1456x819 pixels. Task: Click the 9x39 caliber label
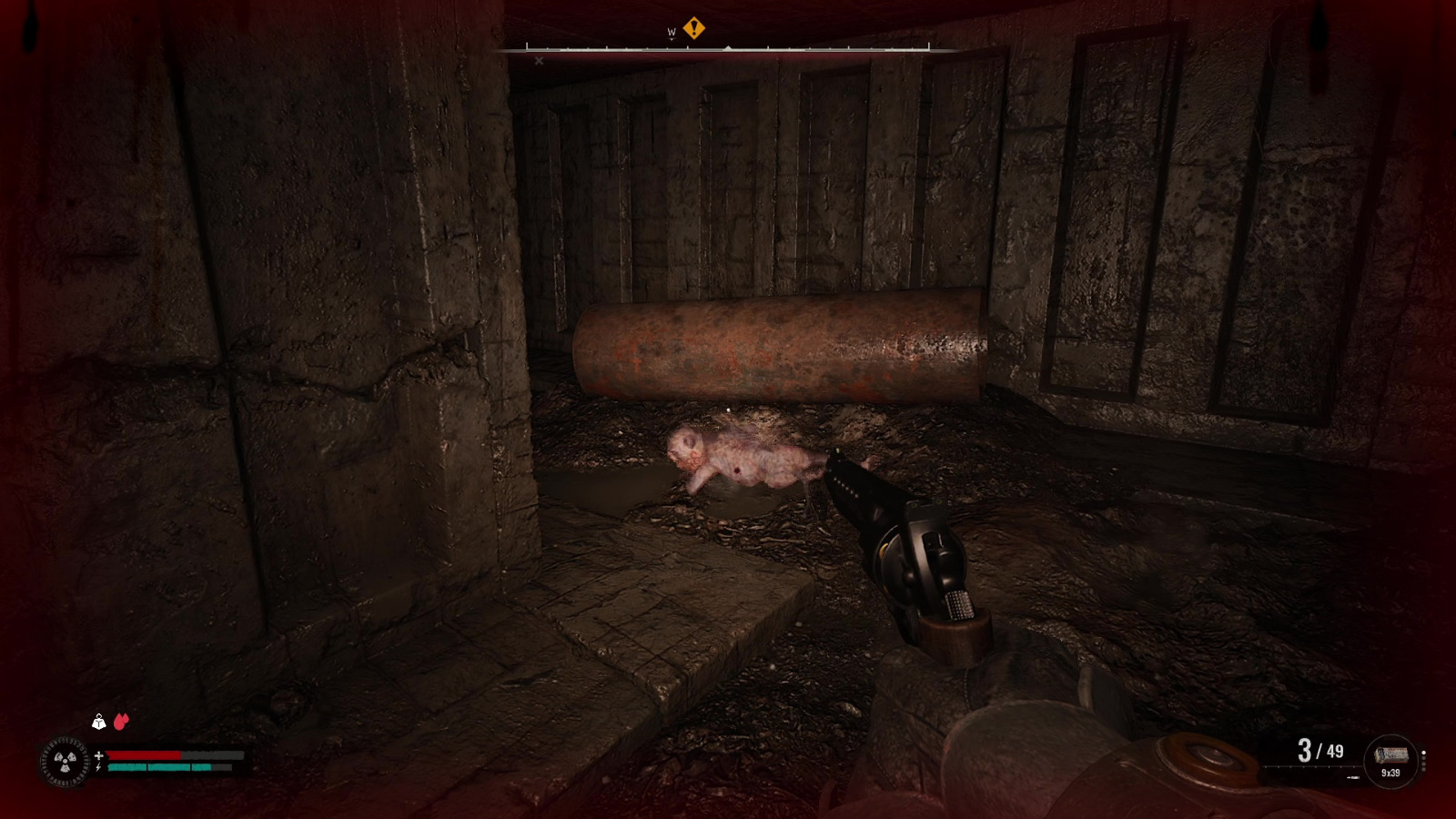(x=1391, y=773)
